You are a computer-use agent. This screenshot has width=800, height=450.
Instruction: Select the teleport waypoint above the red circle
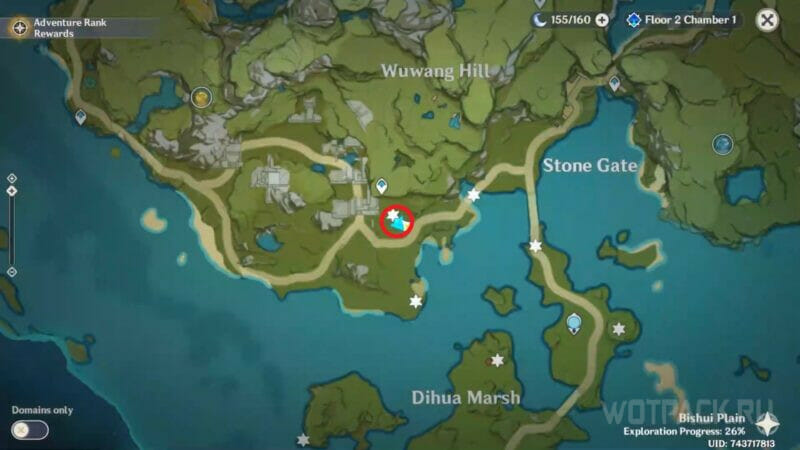click(x=381, y=186)
